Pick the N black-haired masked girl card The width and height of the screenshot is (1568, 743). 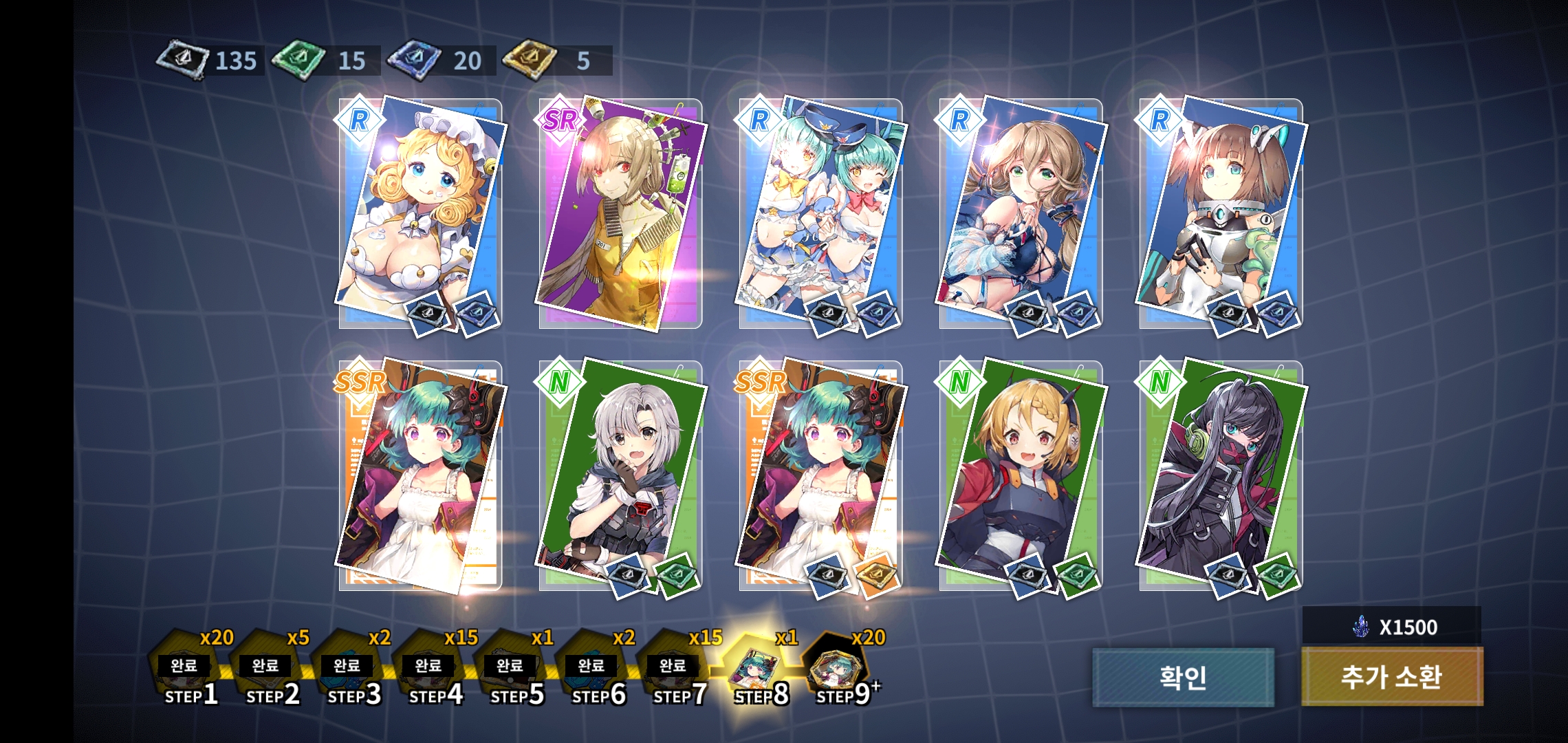(x=1221, y=476)
